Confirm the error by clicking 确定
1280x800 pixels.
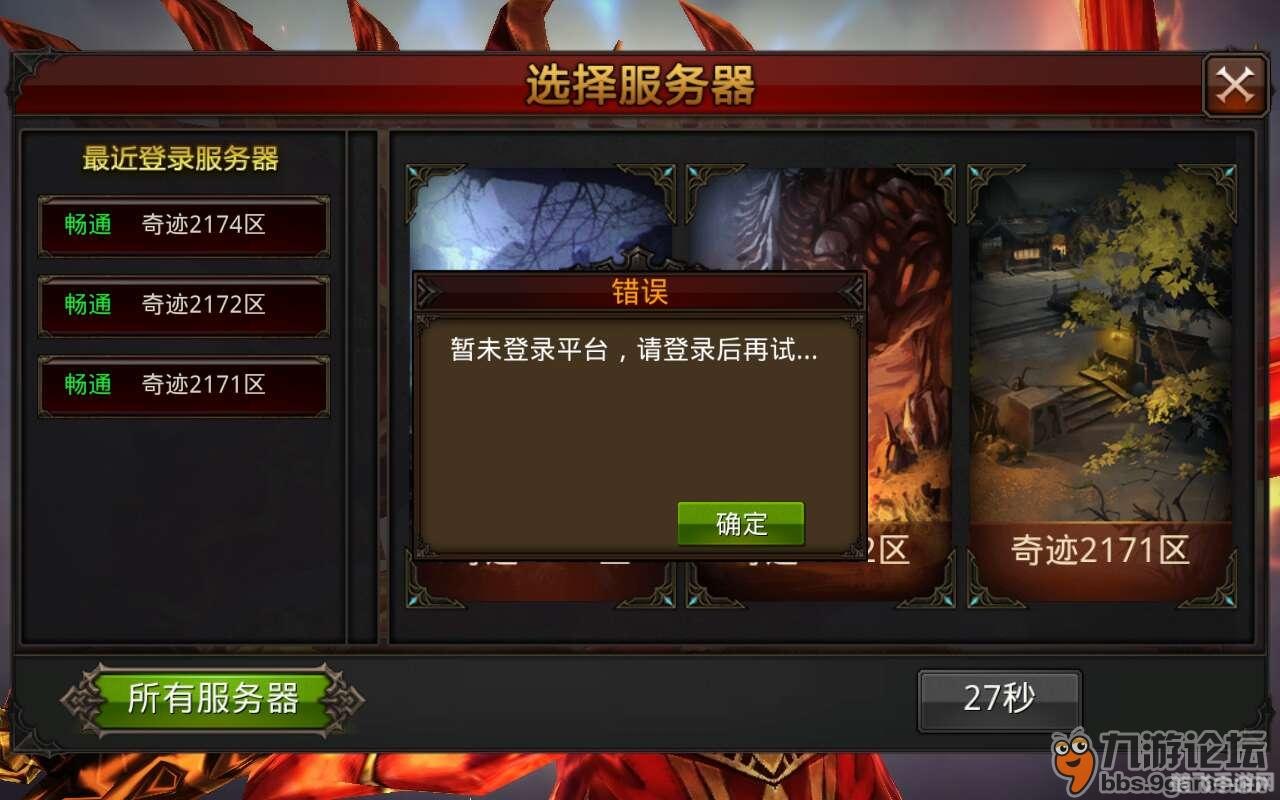pyautogui.click(x=739, y=522)
